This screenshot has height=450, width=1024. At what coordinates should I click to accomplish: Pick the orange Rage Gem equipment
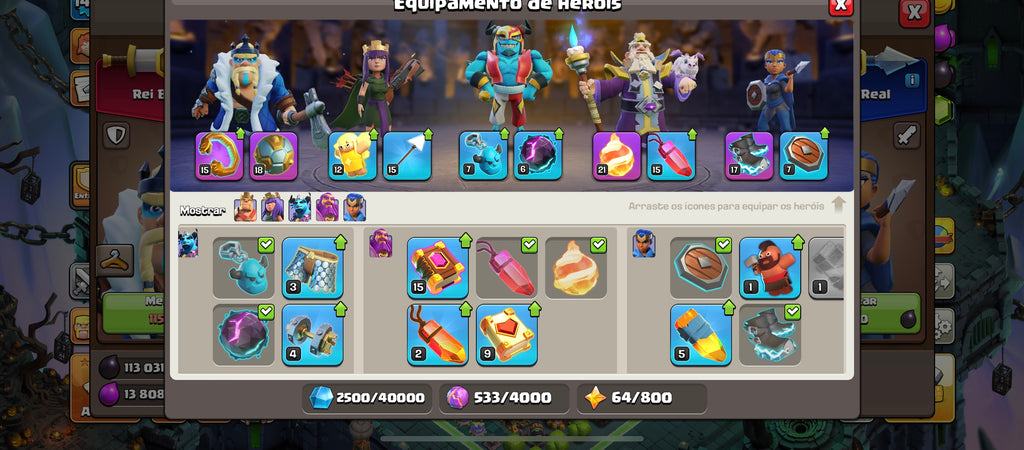pyautogui.click(x=438, y=335)
